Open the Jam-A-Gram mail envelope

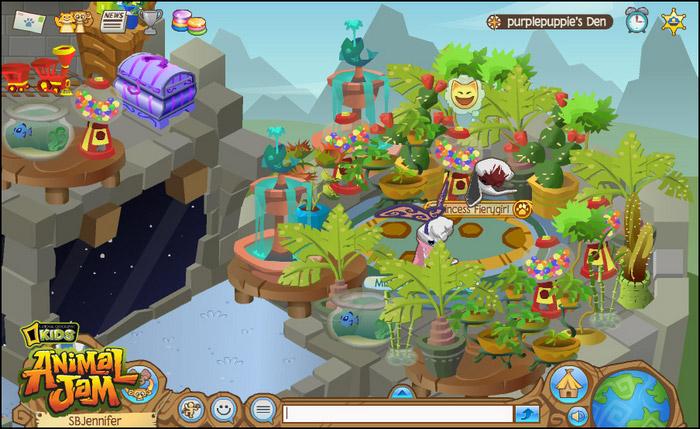click(28, 20)
